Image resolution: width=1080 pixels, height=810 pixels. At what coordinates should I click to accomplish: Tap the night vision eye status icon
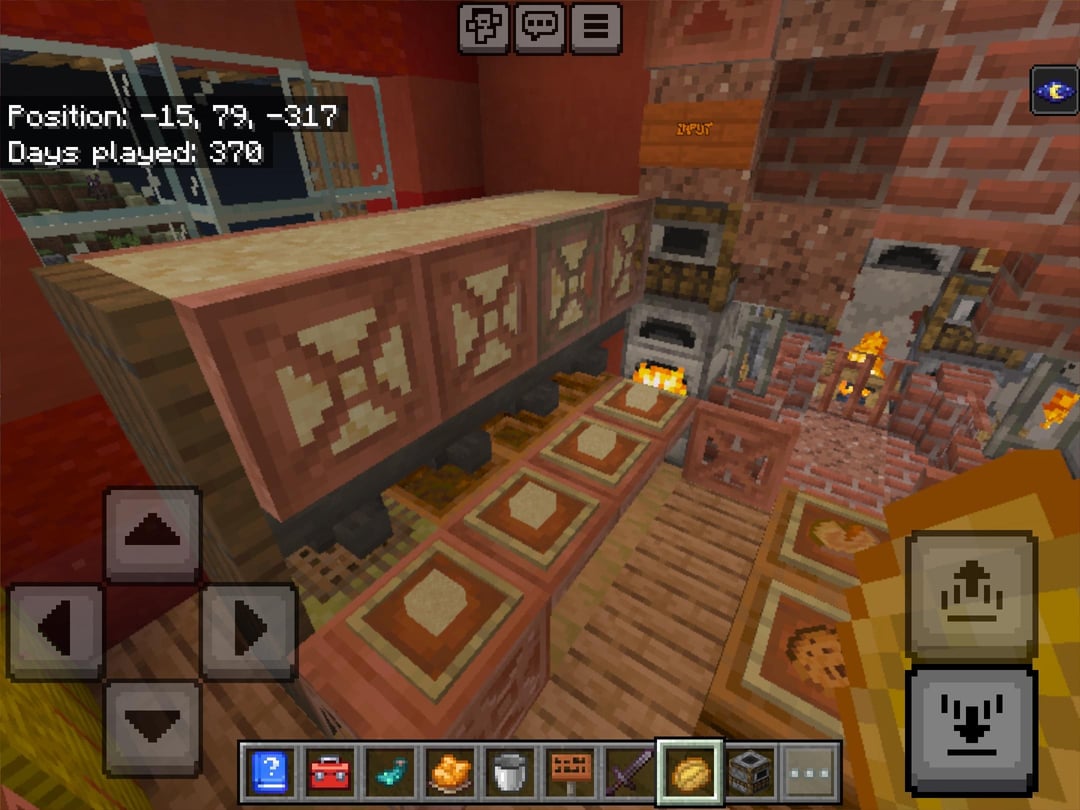[x=1054, y=92]
